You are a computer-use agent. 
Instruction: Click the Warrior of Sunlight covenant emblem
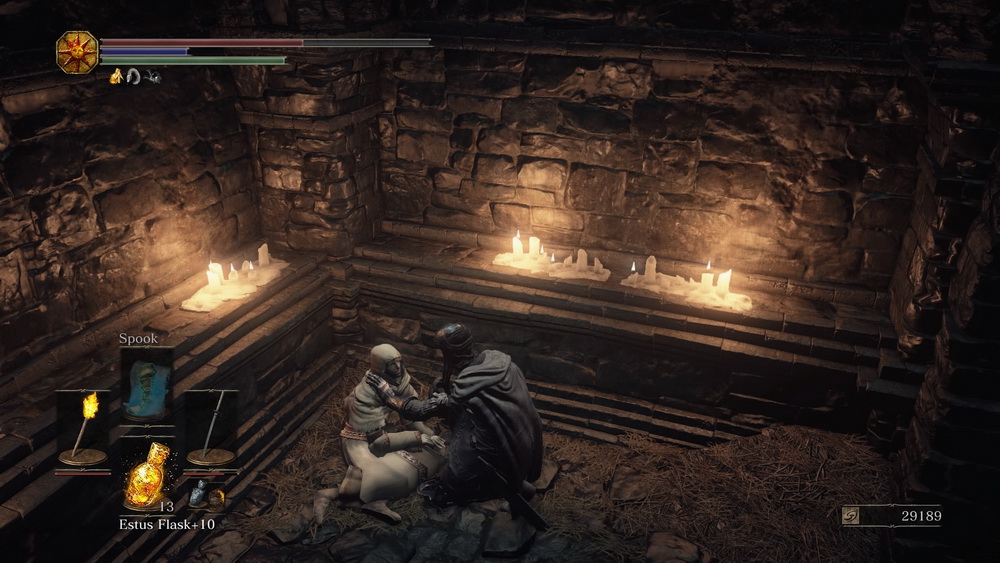[76, 51]
